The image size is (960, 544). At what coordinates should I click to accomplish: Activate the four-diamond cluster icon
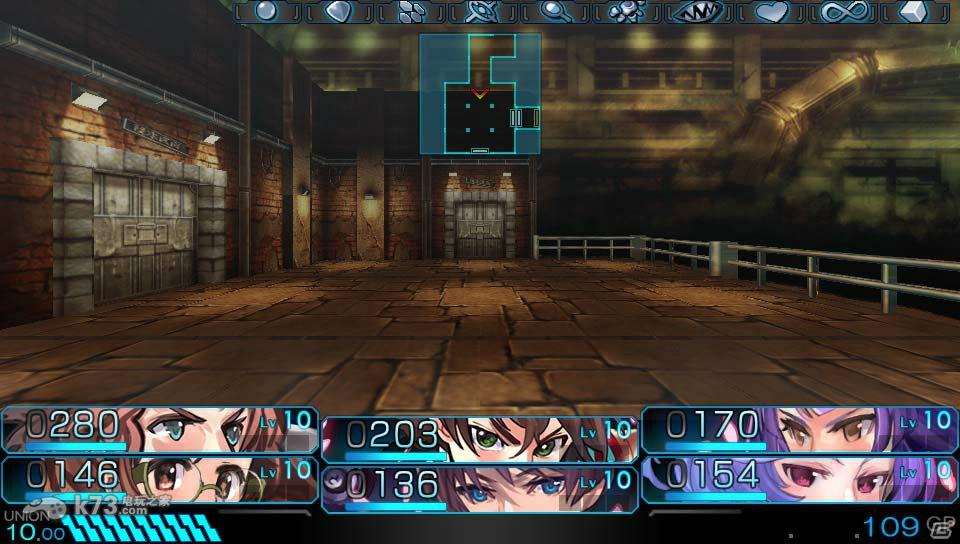point(410,11)
